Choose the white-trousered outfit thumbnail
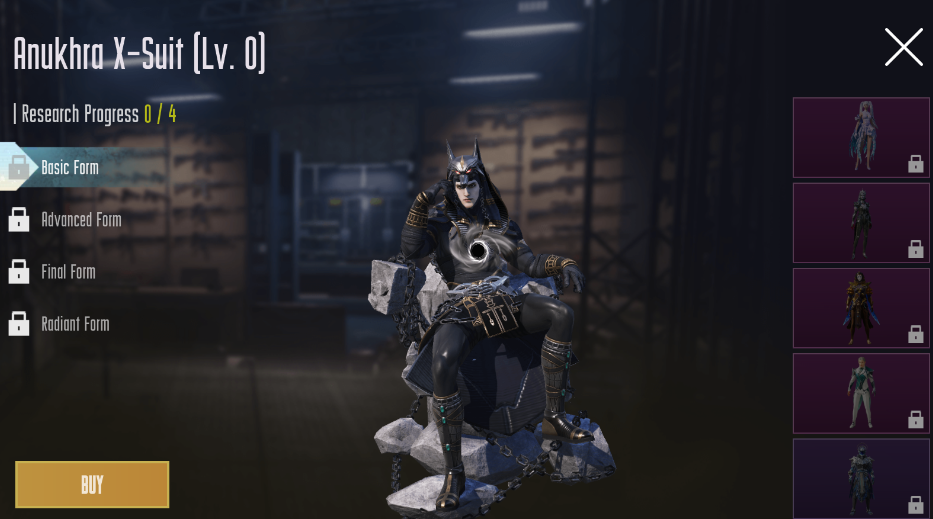This screenshot has height=519, width=933. (x=860, y=393)
